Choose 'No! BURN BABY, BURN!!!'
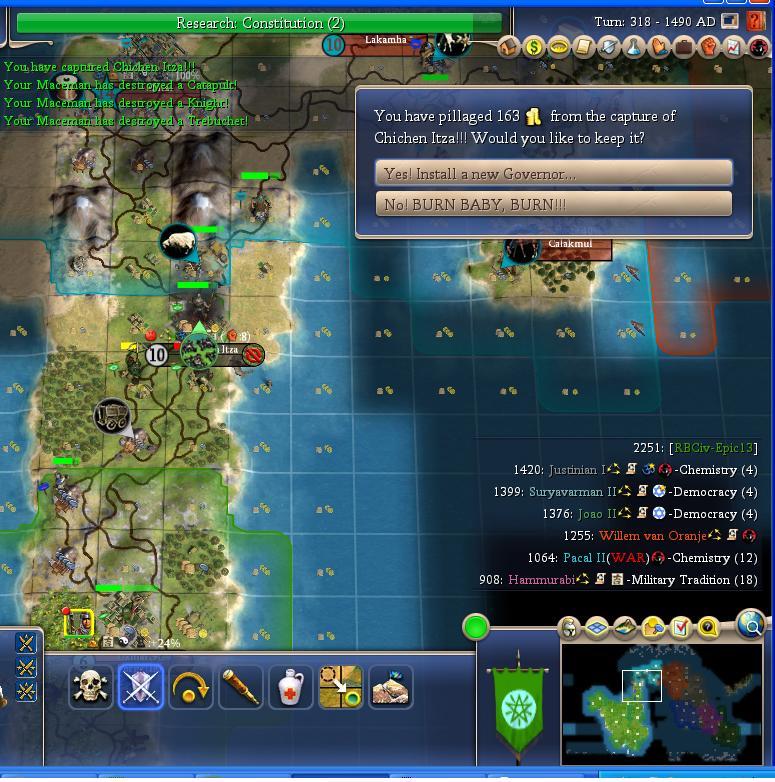Image resolution: width=775 pixels, height=782 pixels. 553,204
